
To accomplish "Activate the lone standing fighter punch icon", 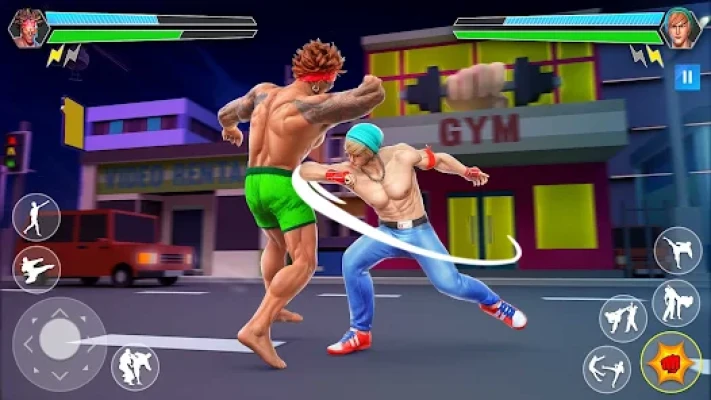I will point(37,217).
